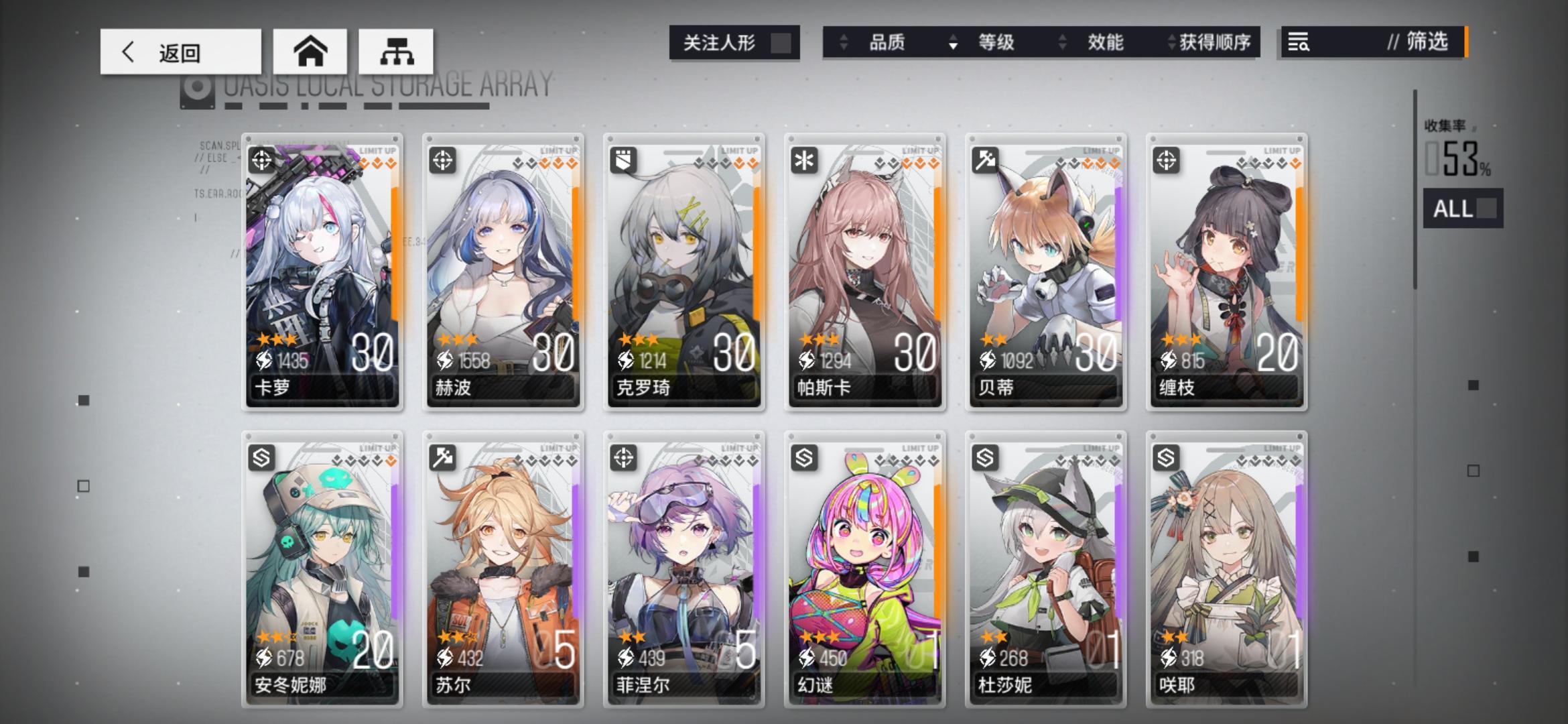
Task: Enable the 关注人形 checkbox
Action: click(x=781, y=42)
